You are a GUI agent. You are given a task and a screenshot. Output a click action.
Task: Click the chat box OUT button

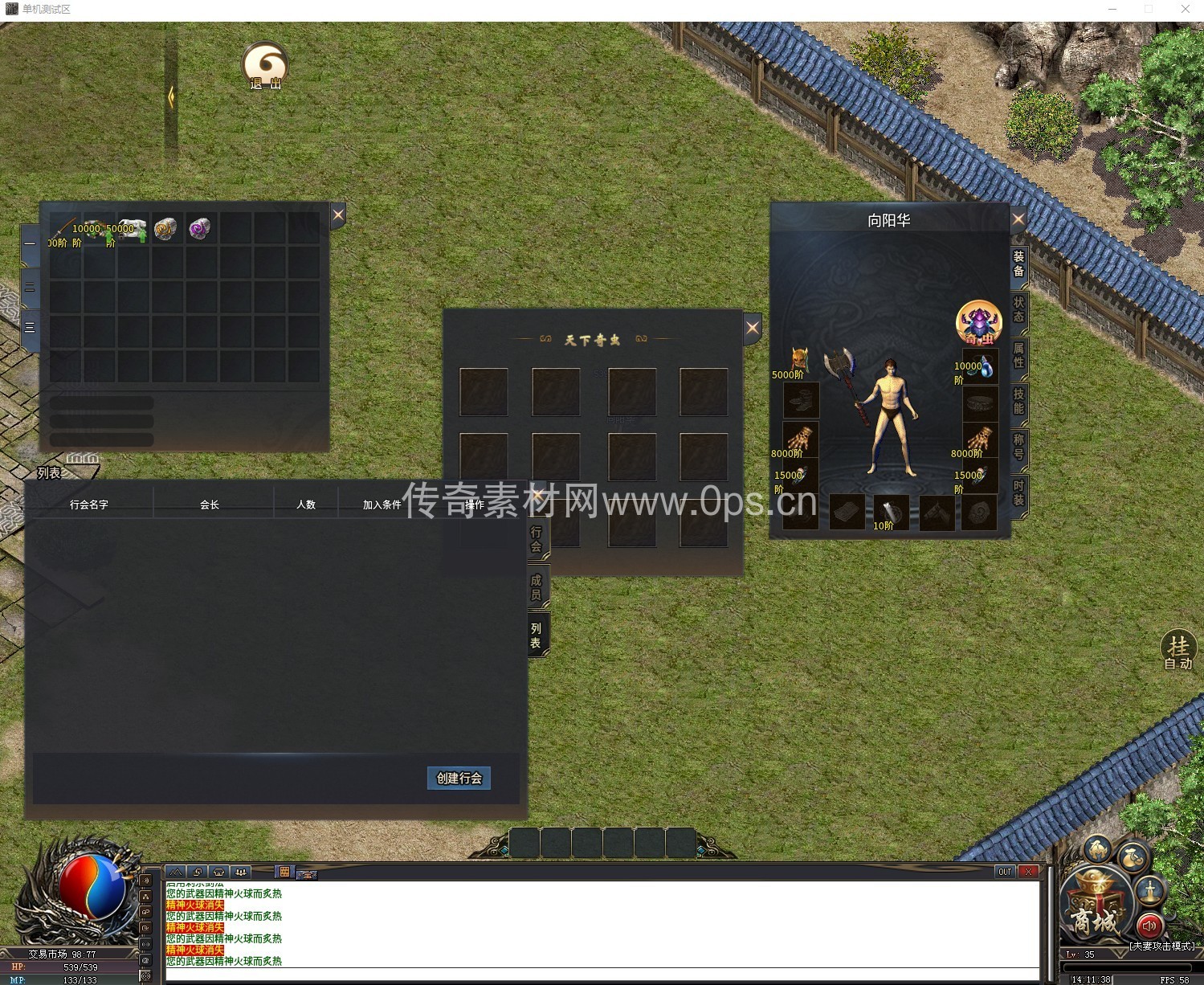click(x=1005, y=872)
